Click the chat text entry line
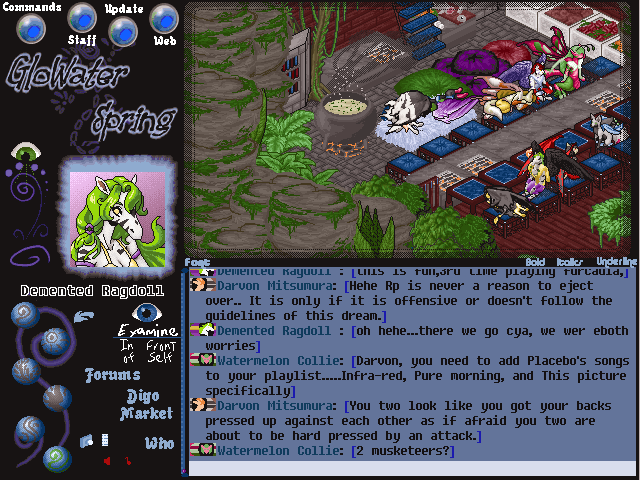Image resolution: width=640 pixels, height=480 pixels. (x=410, y=468)
